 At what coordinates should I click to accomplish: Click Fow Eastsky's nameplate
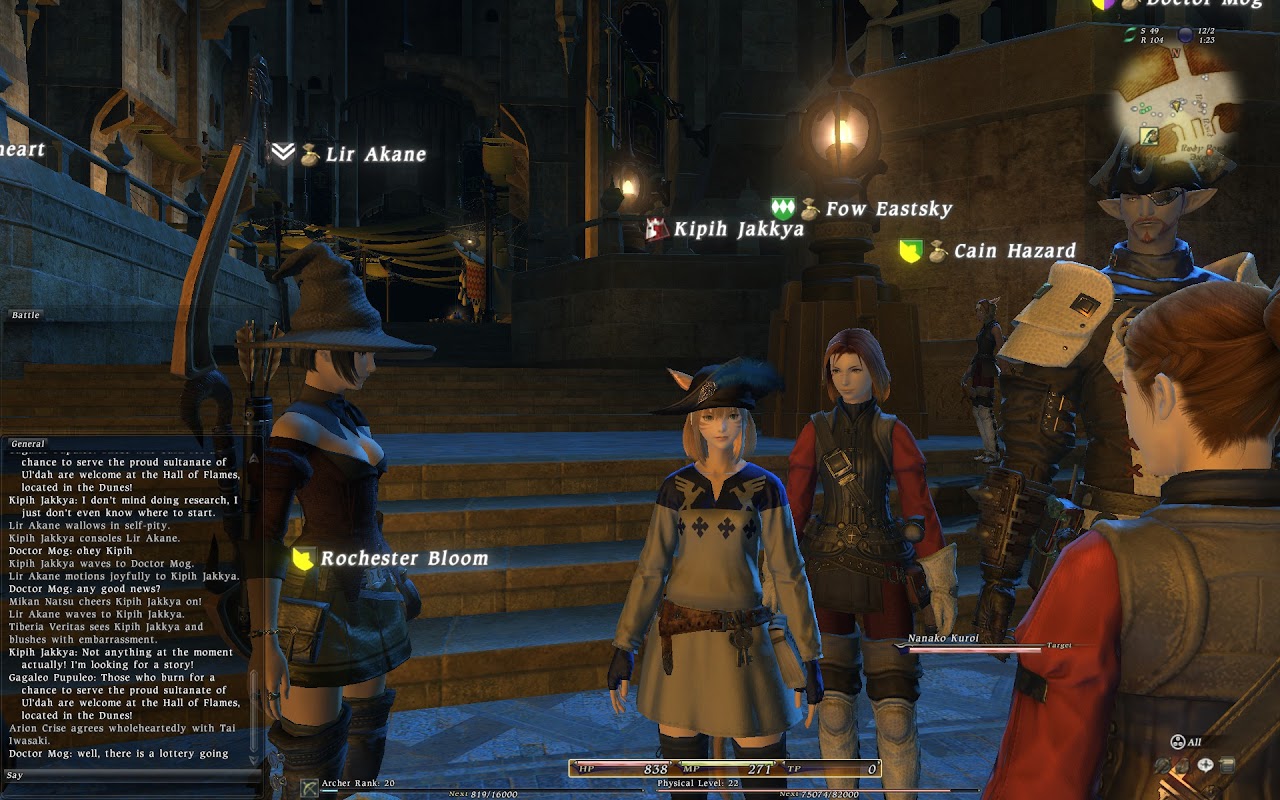[887, 209]
